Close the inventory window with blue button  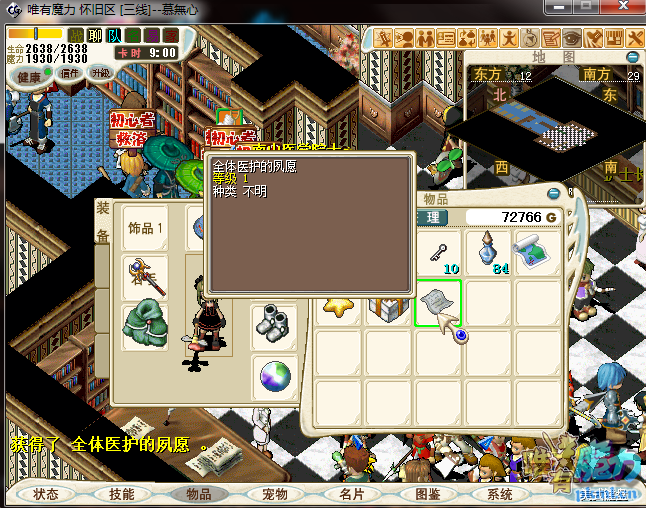coord(555,195)
